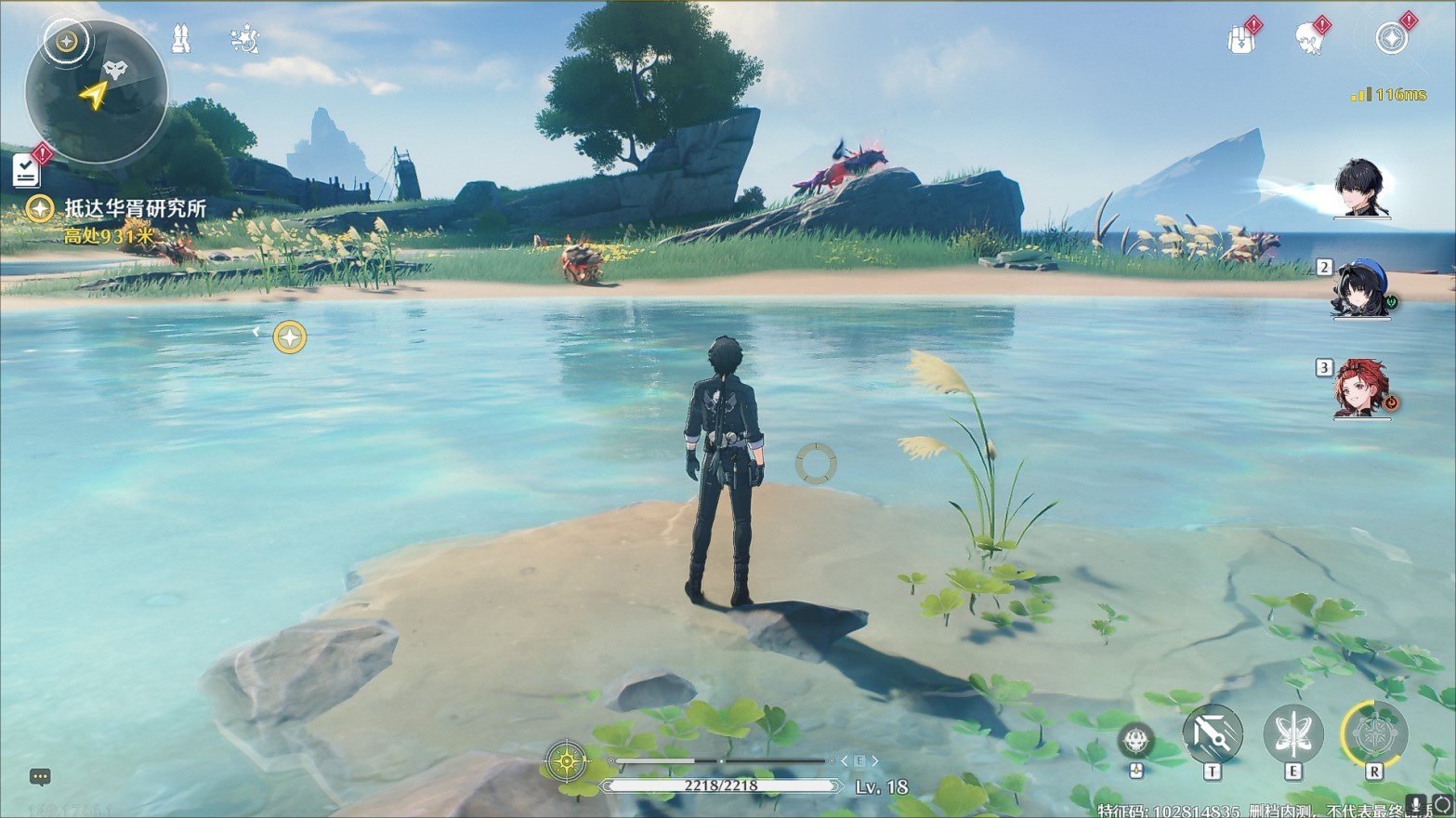1456x818 pixels.
Task: Click the yellow crosshair emblem beside health bar
Action: tap(567, 762)
